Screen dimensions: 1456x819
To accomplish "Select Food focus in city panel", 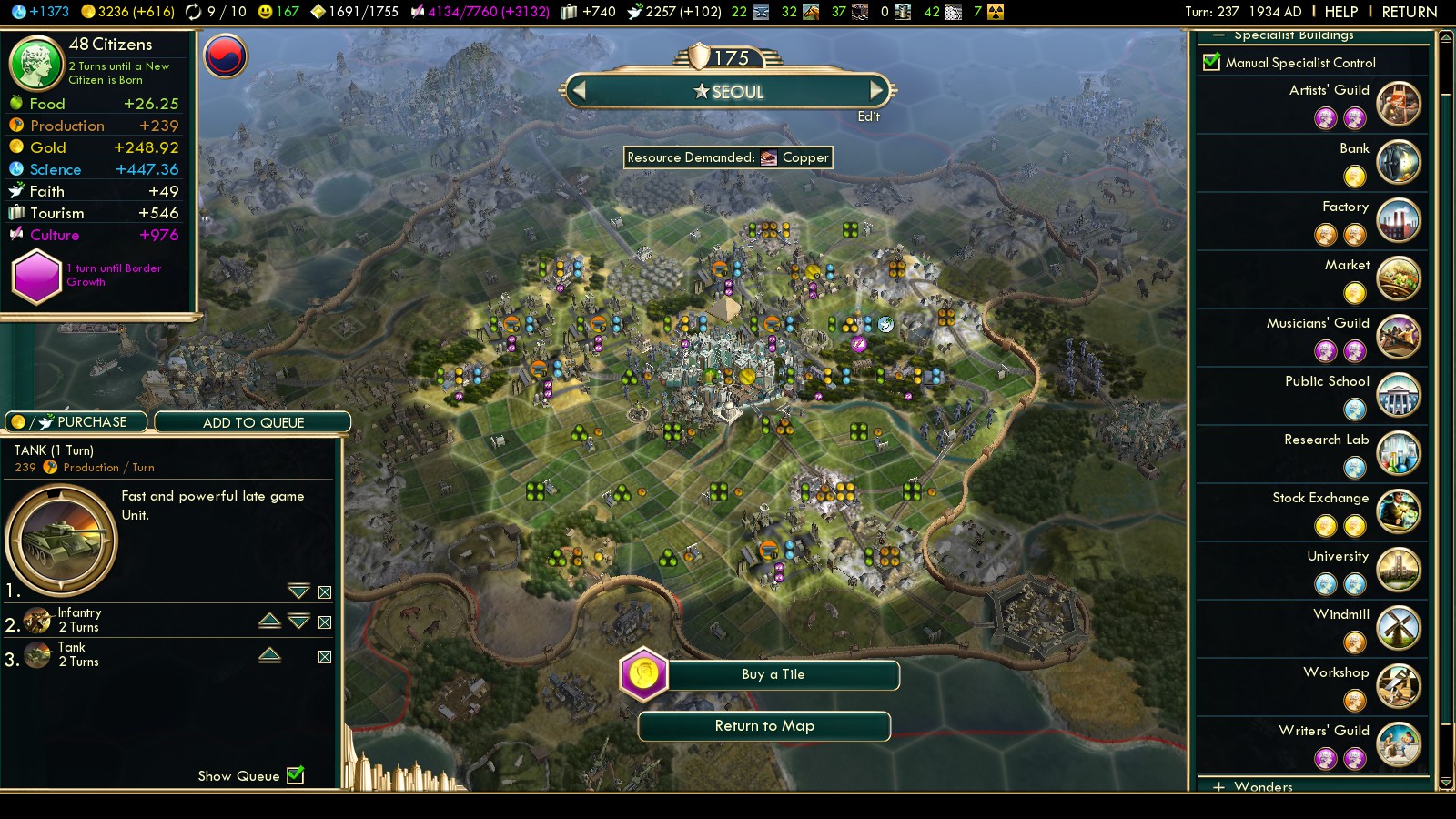I will pos(47,104).
